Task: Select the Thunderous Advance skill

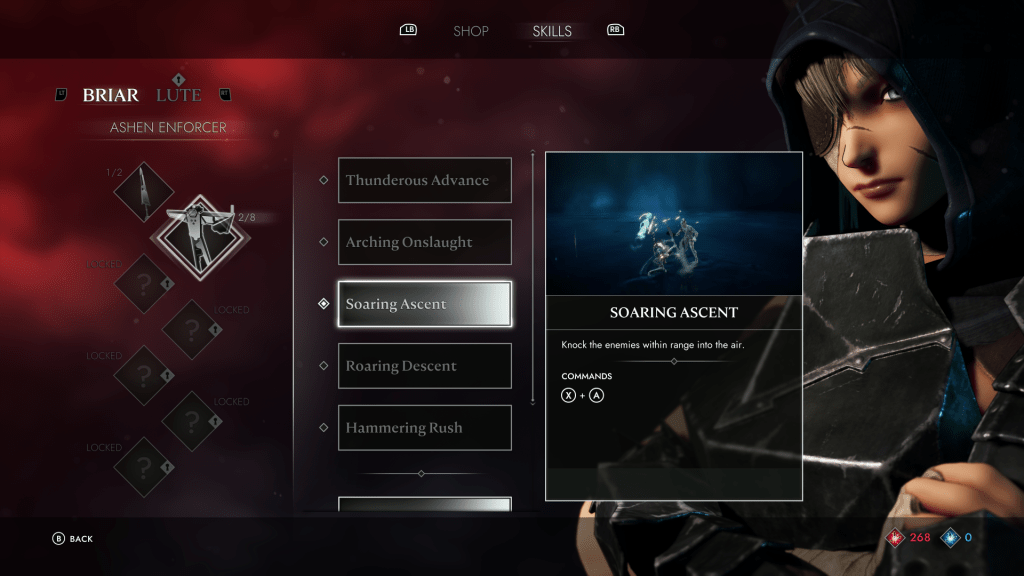Action: (x=424, y=180)
